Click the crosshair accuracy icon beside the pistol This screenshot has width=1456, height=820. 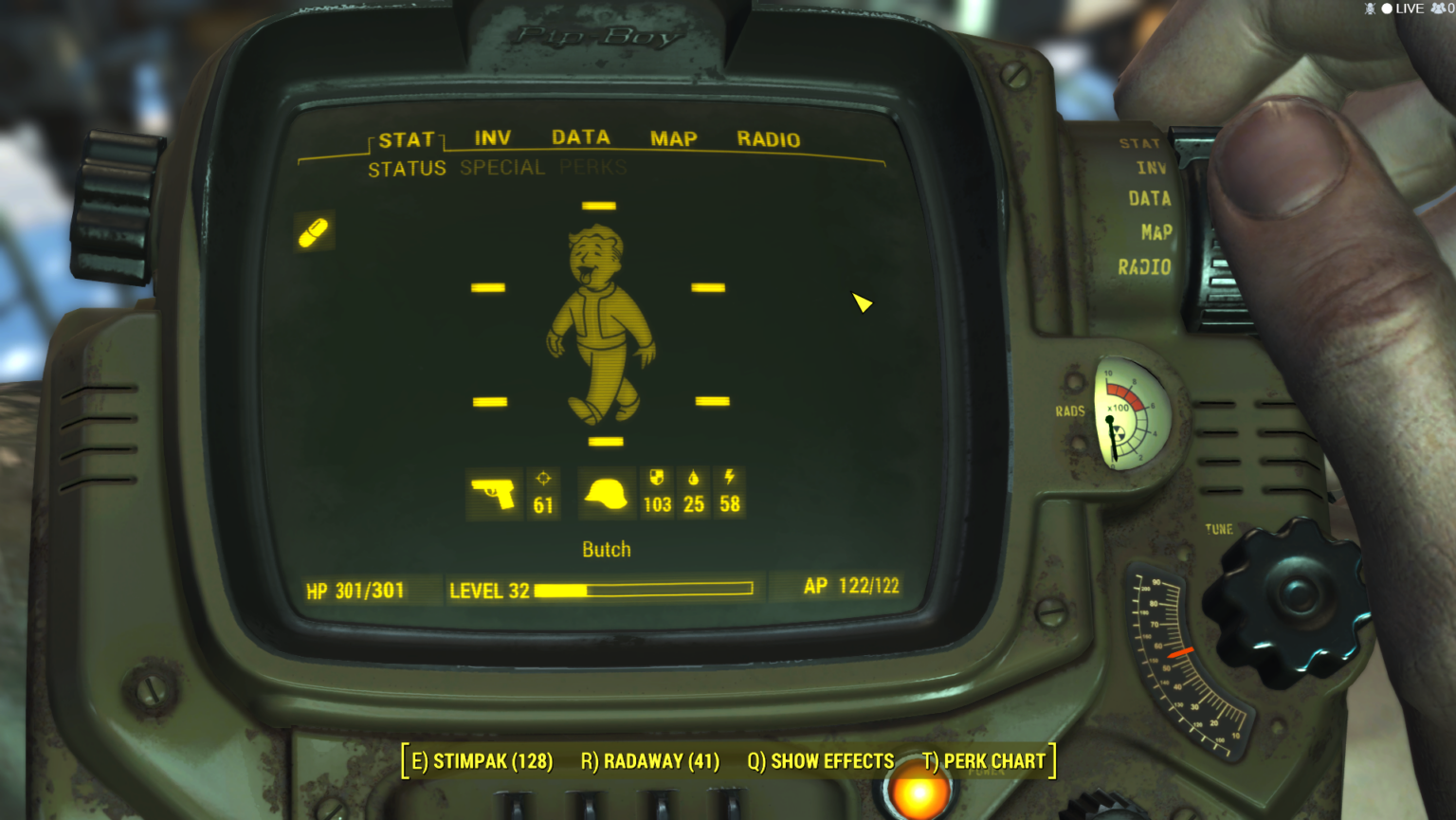(543, 479)
